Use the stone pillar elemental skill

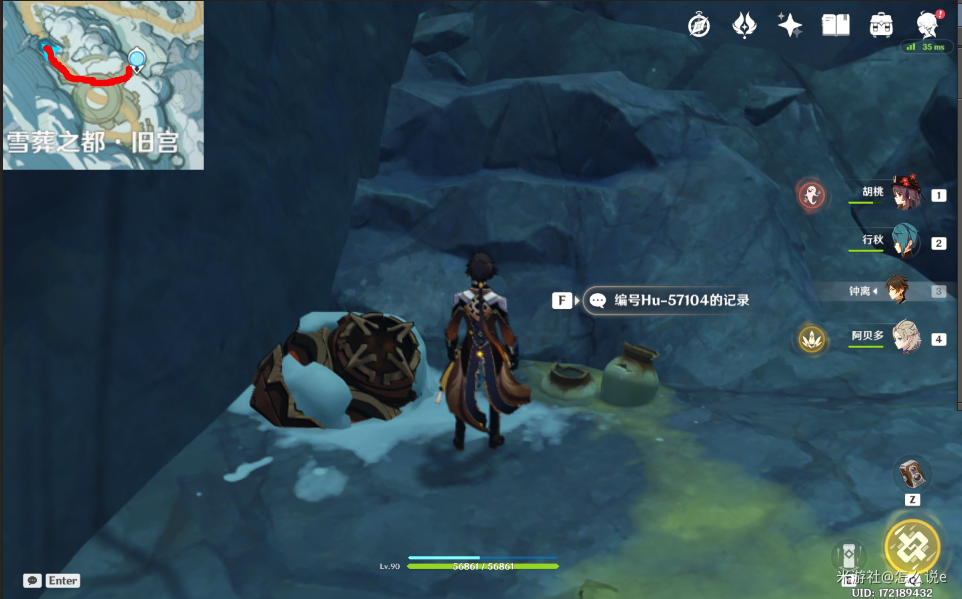pyautogui.click(x=847, y=556)
